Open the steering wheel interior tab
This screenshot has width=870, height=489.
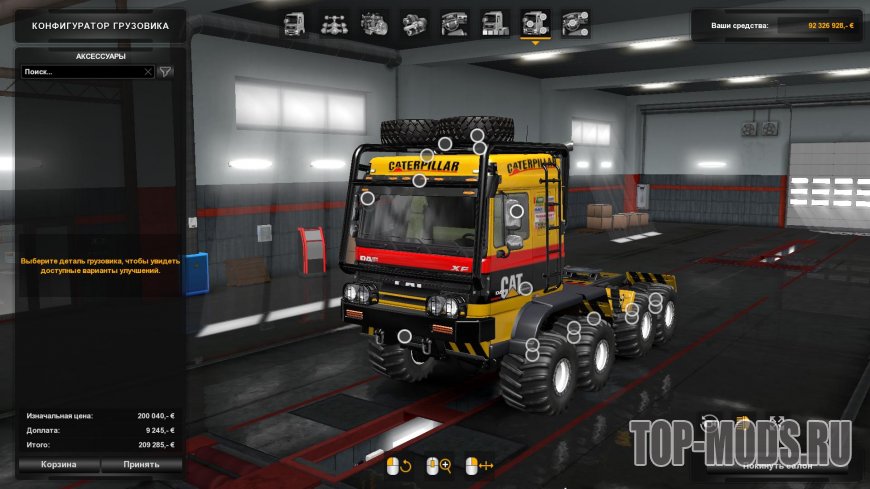point(454,22)
